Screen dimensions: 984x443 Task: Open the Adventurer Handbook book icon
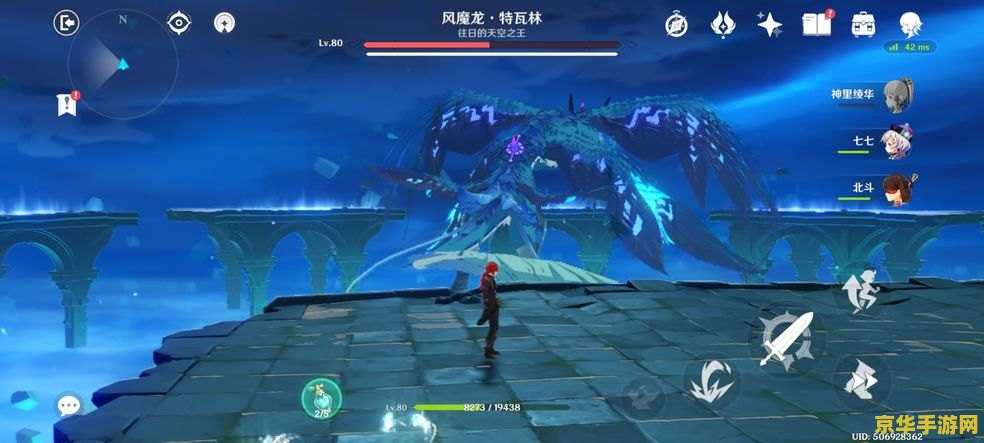point(815,24)
